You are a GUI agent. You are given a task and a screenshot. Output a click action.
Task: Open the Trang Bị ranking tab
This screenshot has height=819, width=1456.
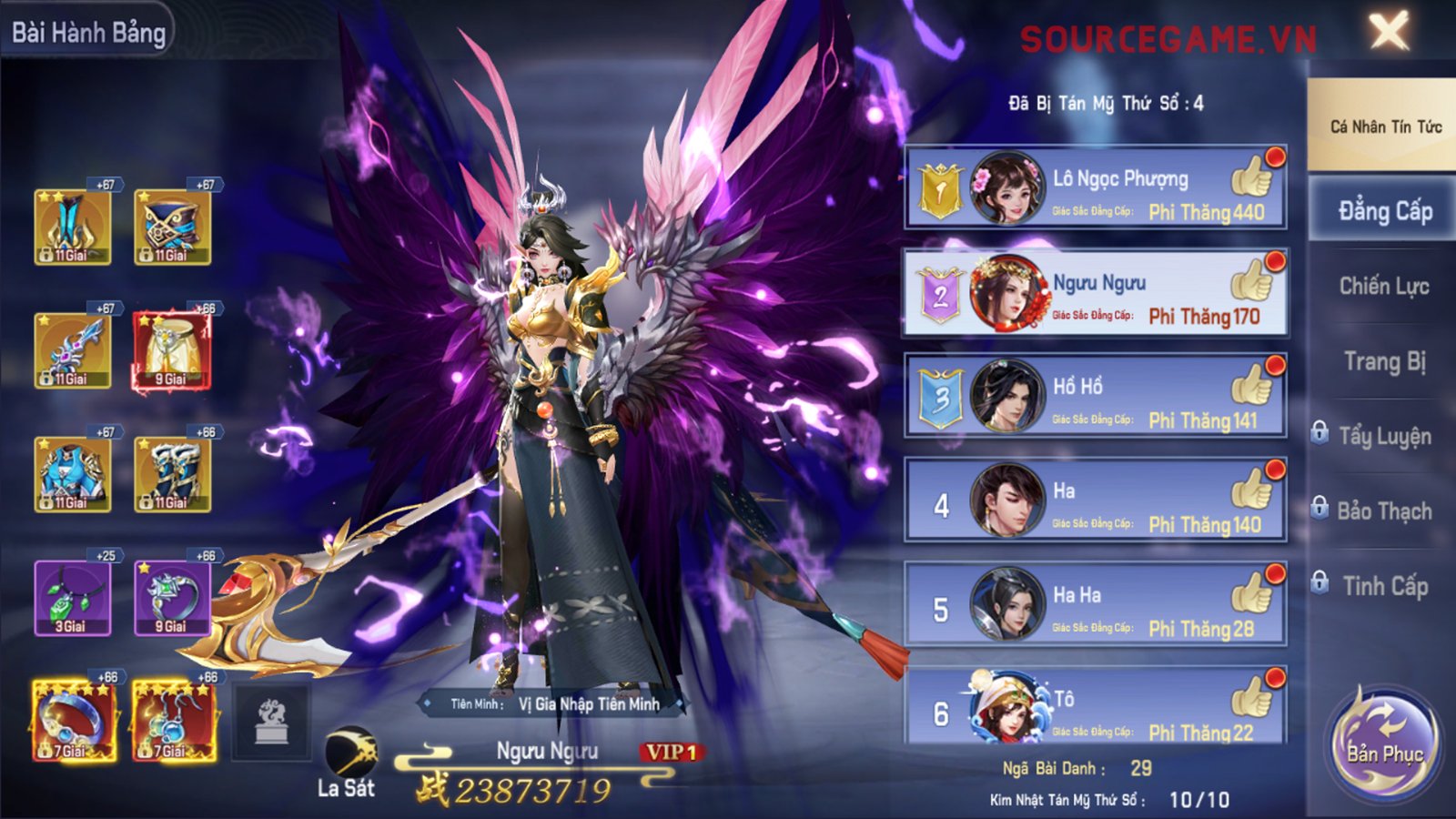[1384, 362]
